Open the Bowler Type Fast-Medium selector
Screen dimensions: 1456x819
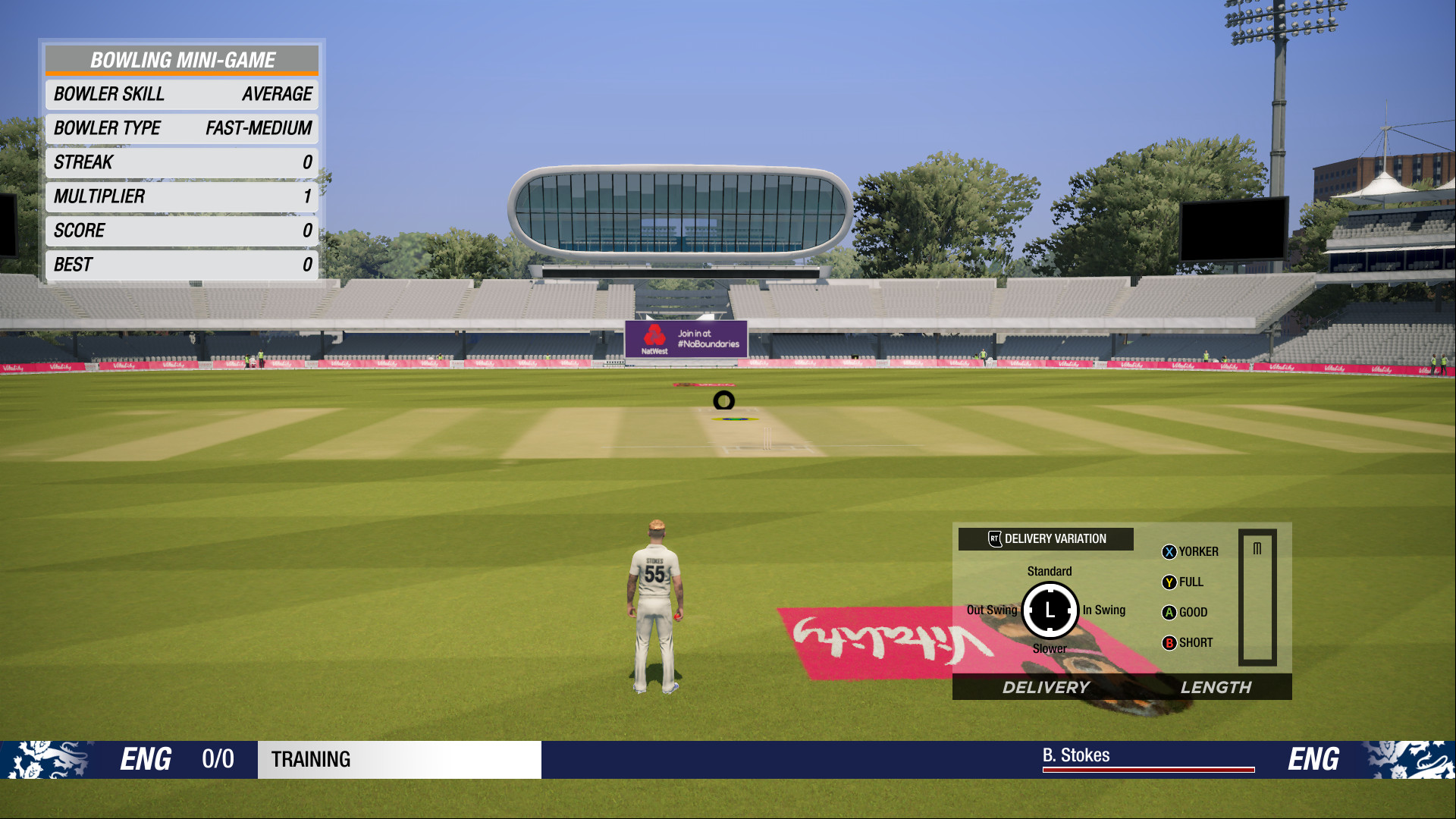tap(182, 128)
